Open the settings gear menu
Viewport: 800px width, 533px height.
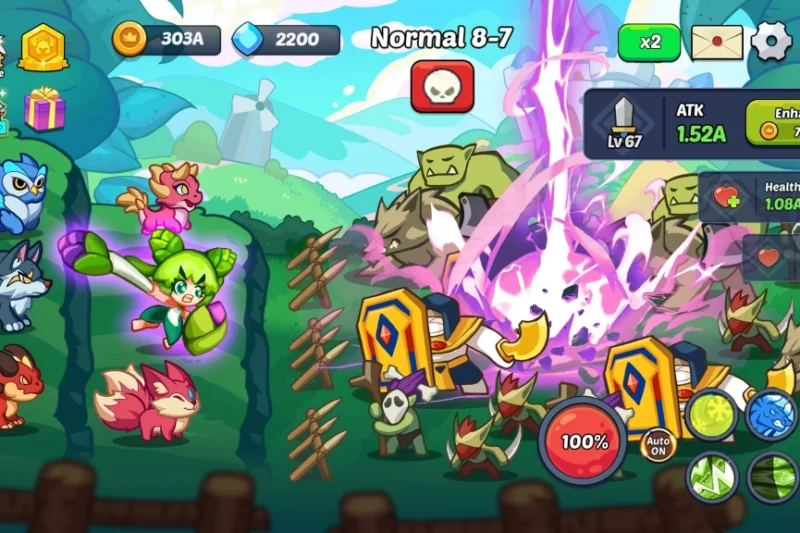pos(771,42)
